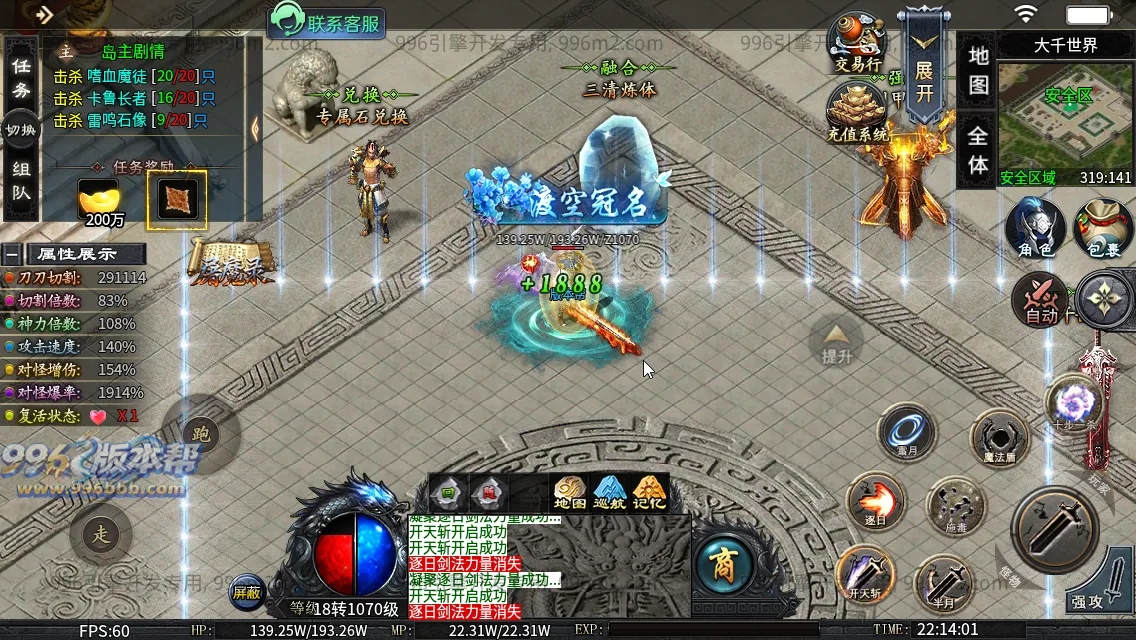Toggle the 屏蔽 hide button
Image resolution: width=1136 pixels, height=640 pixels.
pyautogui.click(x=247, y=592)
